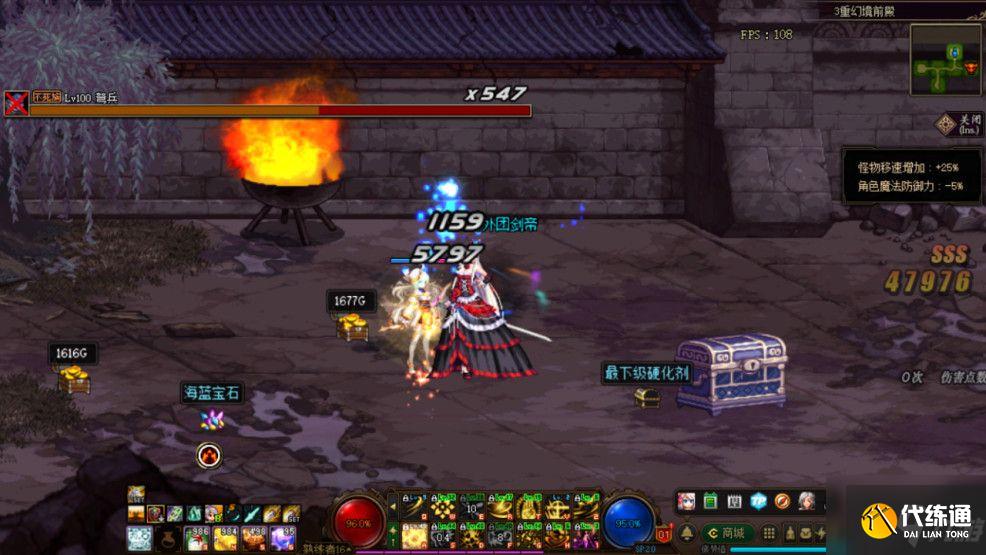Use the consumable slot showing 984
986x555 pixels.
tap(226, 539)
